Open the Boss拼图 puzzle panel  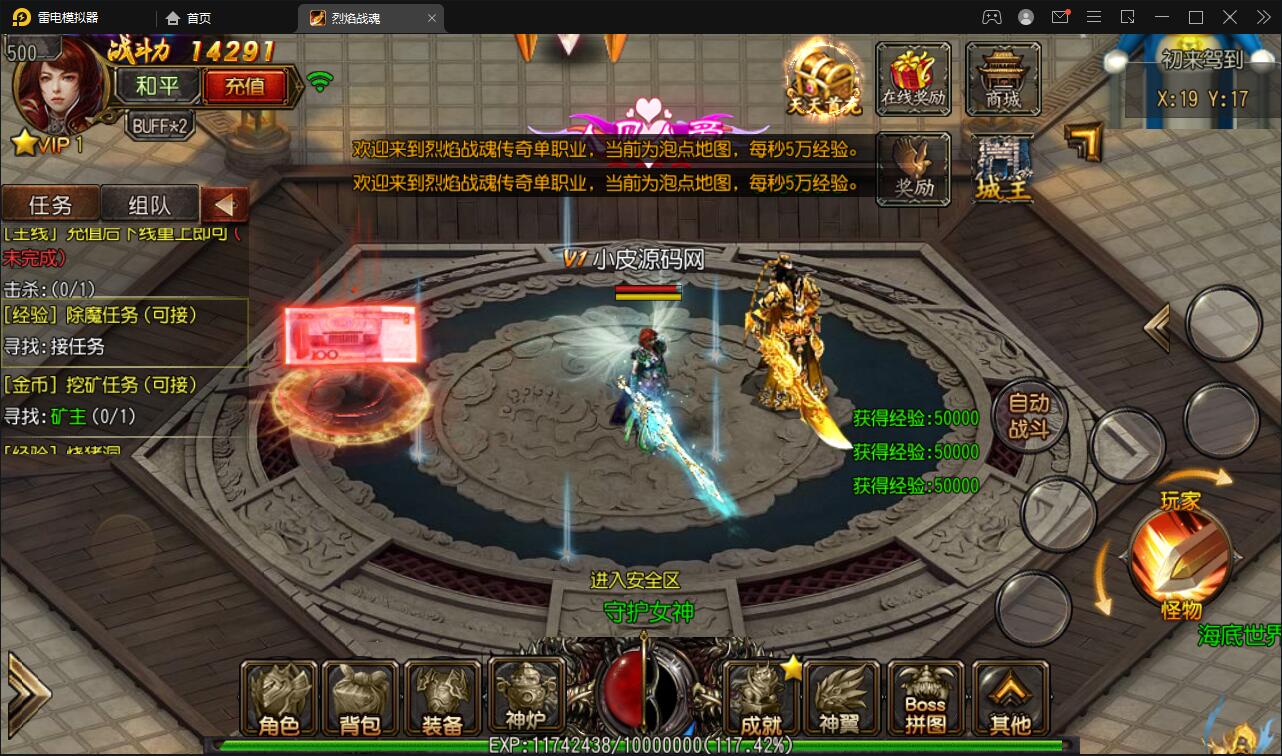[x=926, y=697]
